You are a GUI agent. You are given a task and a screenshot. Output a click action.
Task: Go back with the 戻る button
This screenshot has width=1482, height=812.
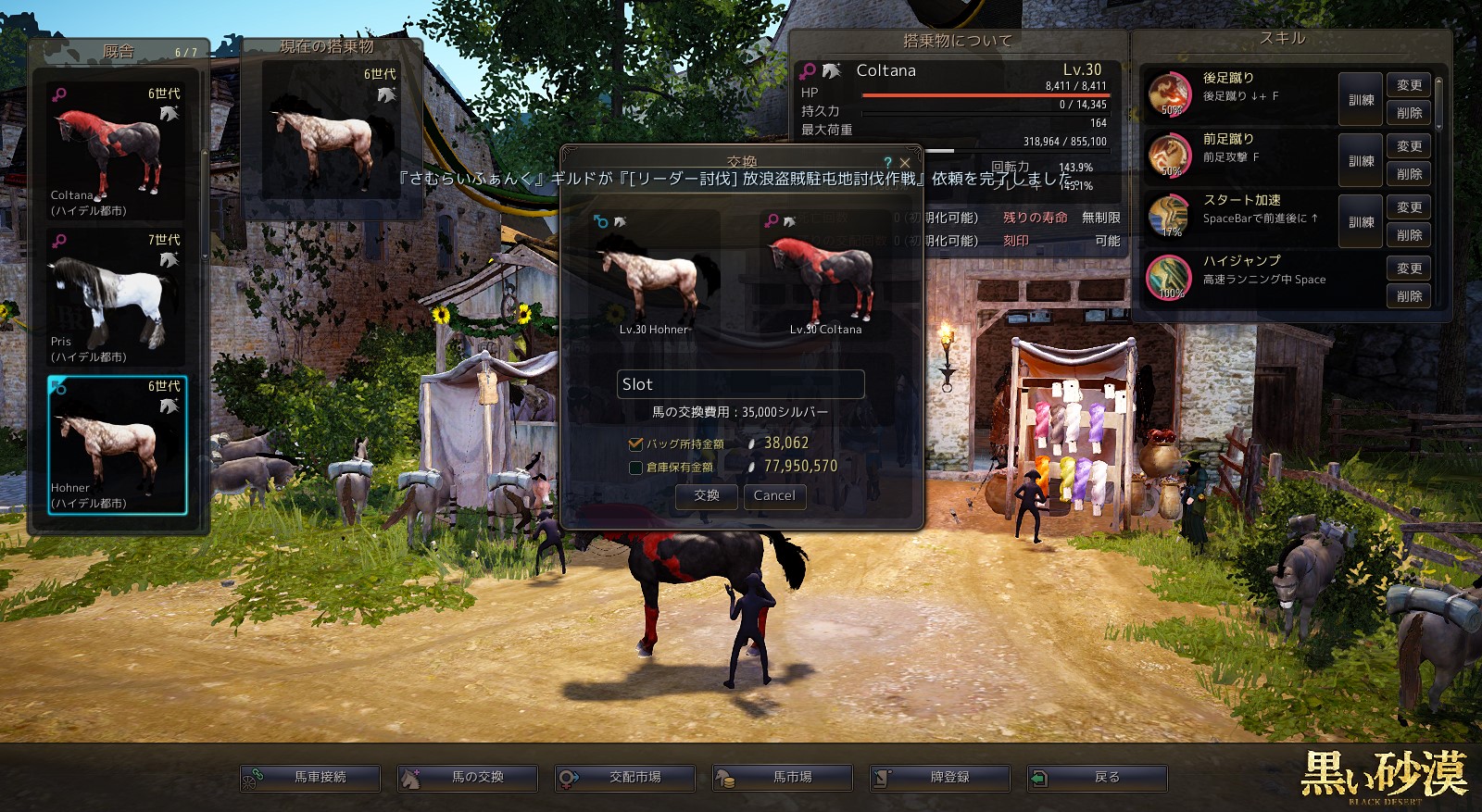[1098, 778]
